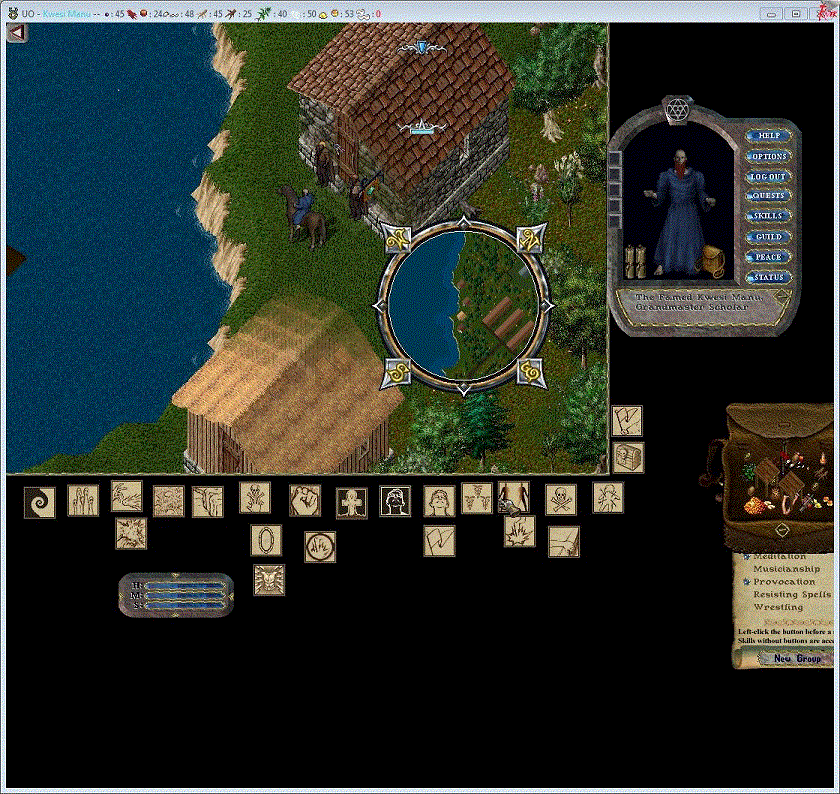Open the Guild panel
This screenshot has height=794, width=840.
(768, 237)
